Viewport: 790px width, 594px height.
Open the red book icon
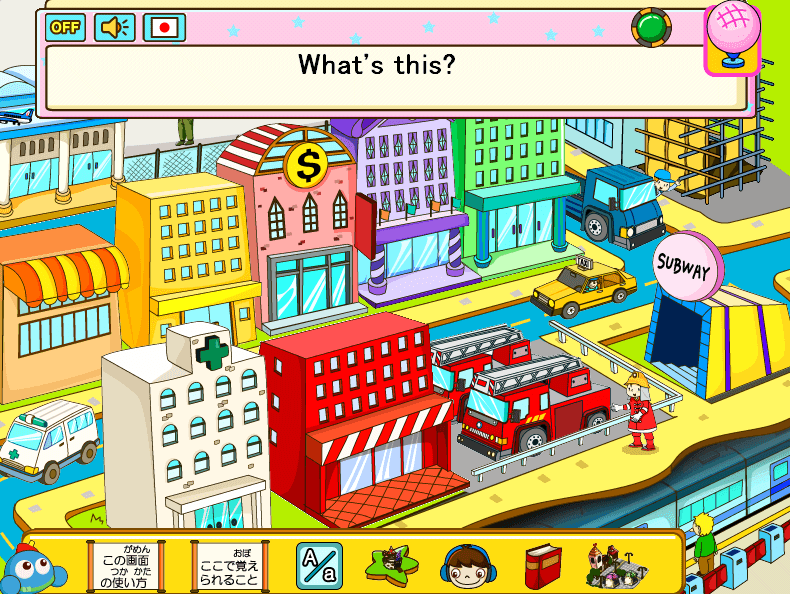click(542, 566)
